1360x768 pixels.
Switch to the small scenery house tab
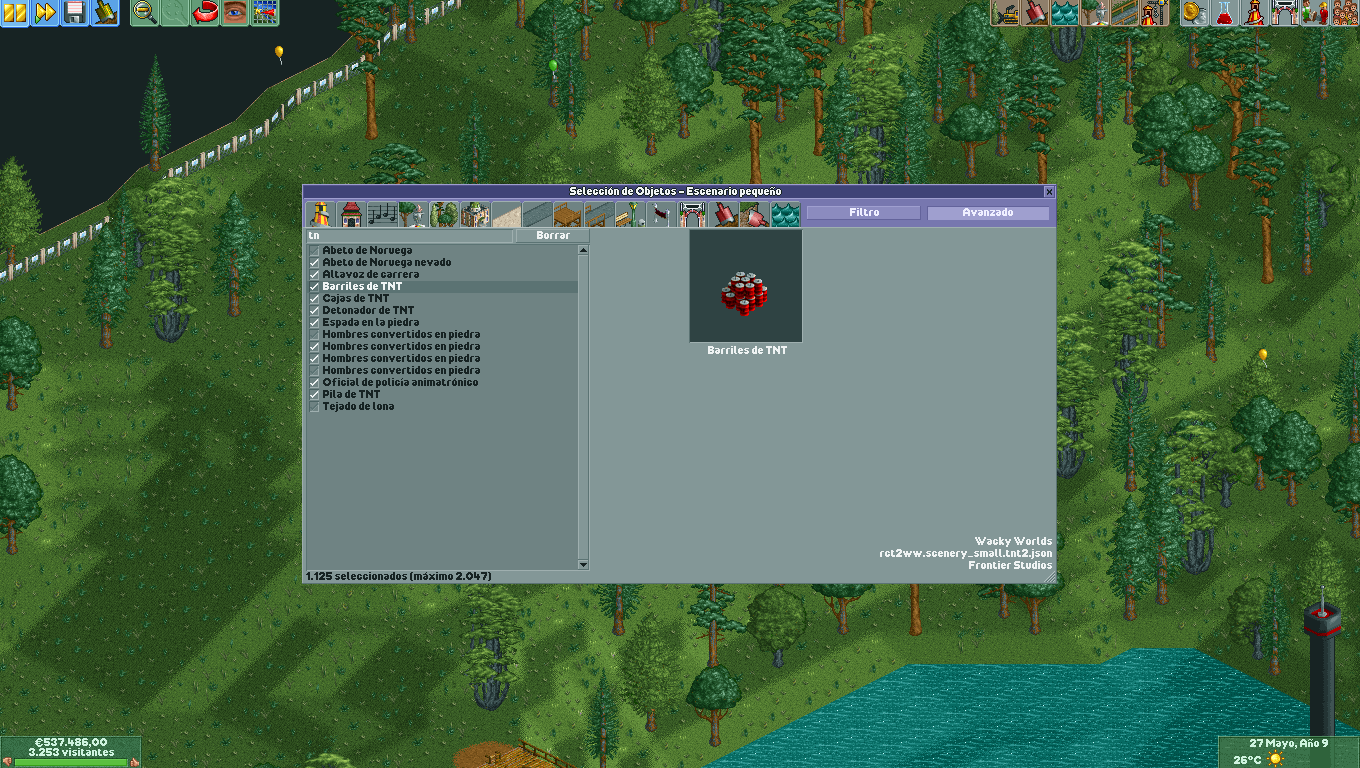pos(349,213)
